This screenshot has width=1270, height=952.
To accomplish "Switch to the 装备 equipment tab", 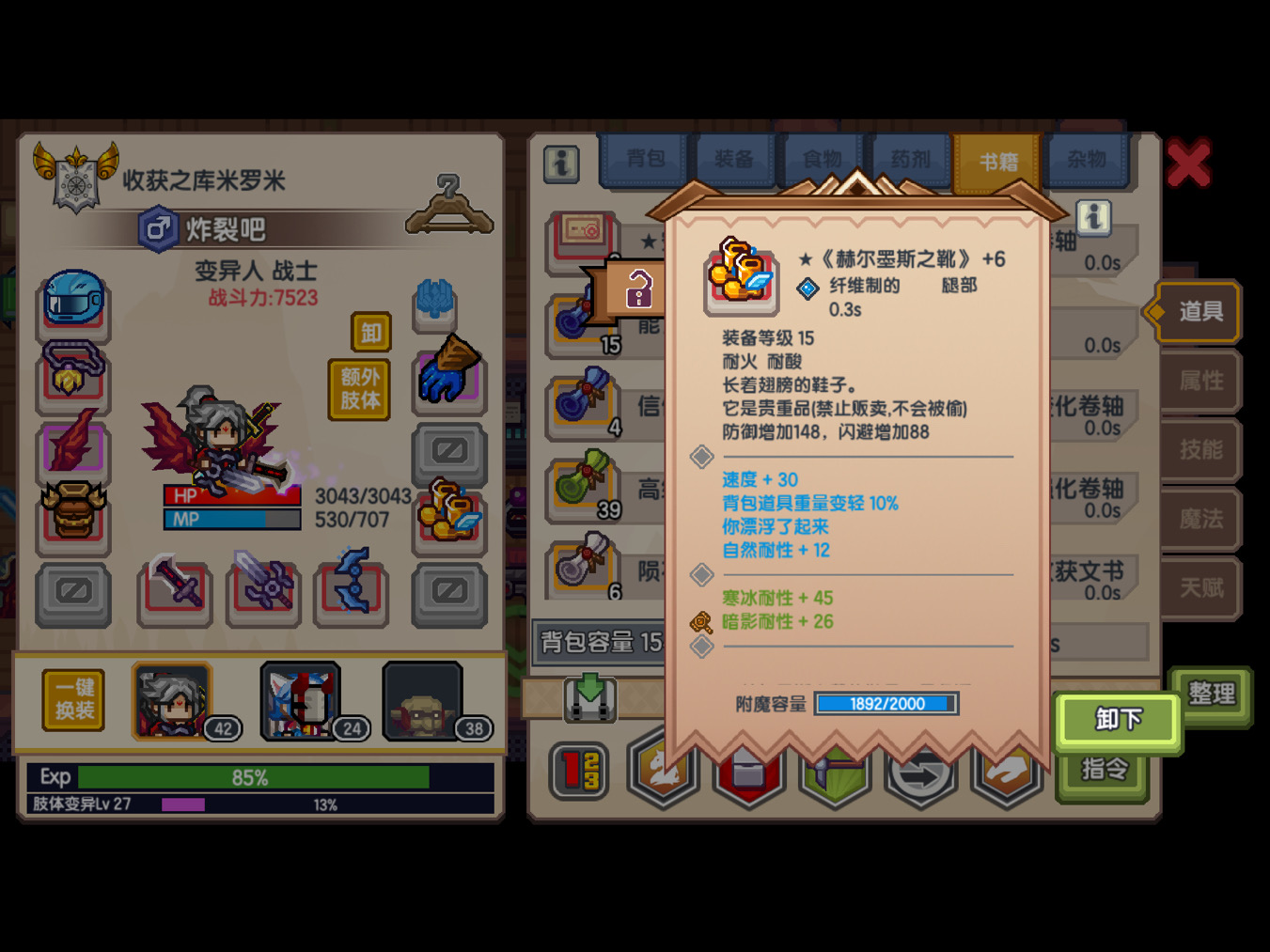I will coord(732,159).
